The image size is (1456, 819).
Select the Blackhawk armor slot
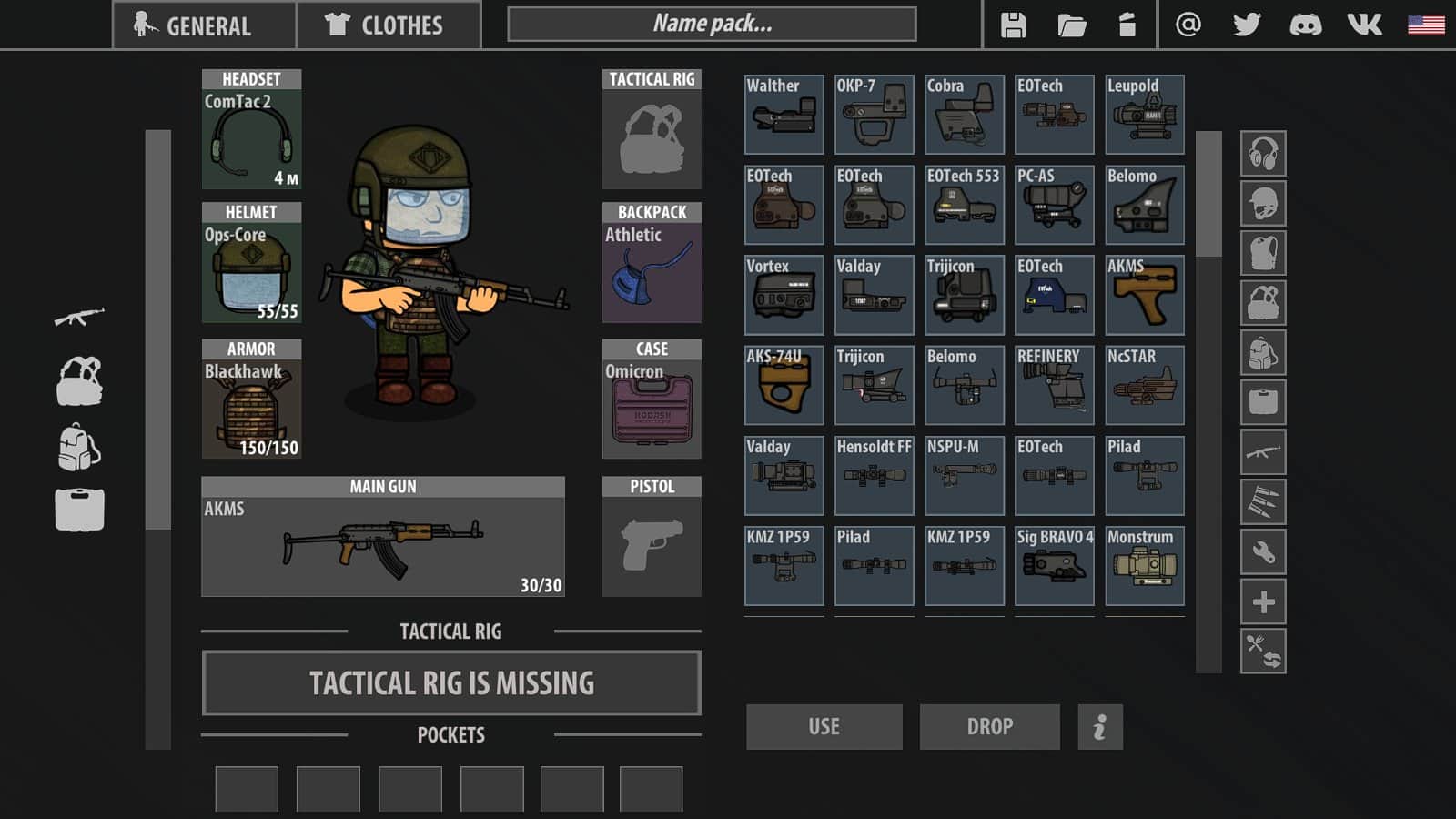coord(251,399)
